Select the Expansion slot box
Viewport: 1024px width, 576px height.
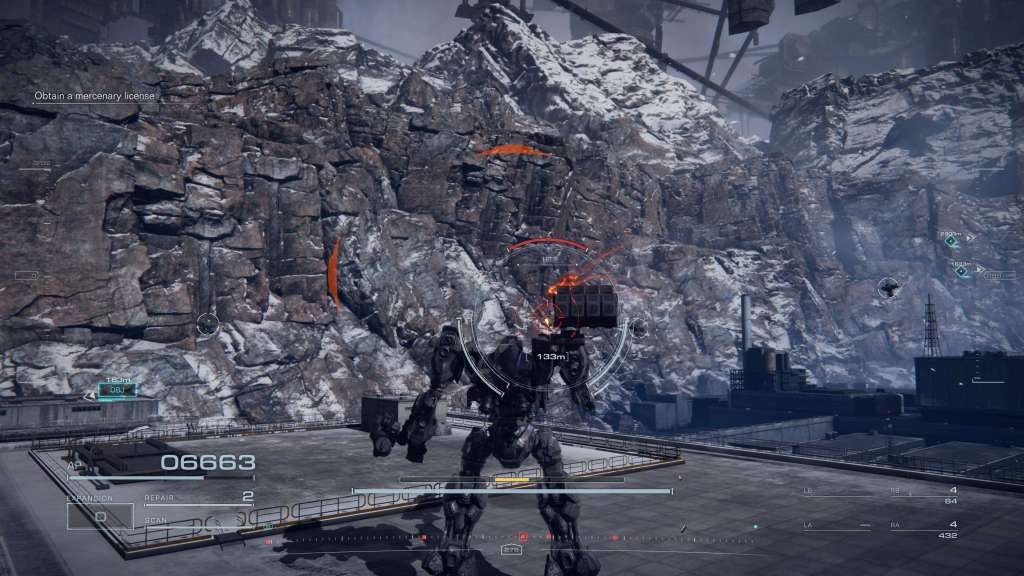100,515
